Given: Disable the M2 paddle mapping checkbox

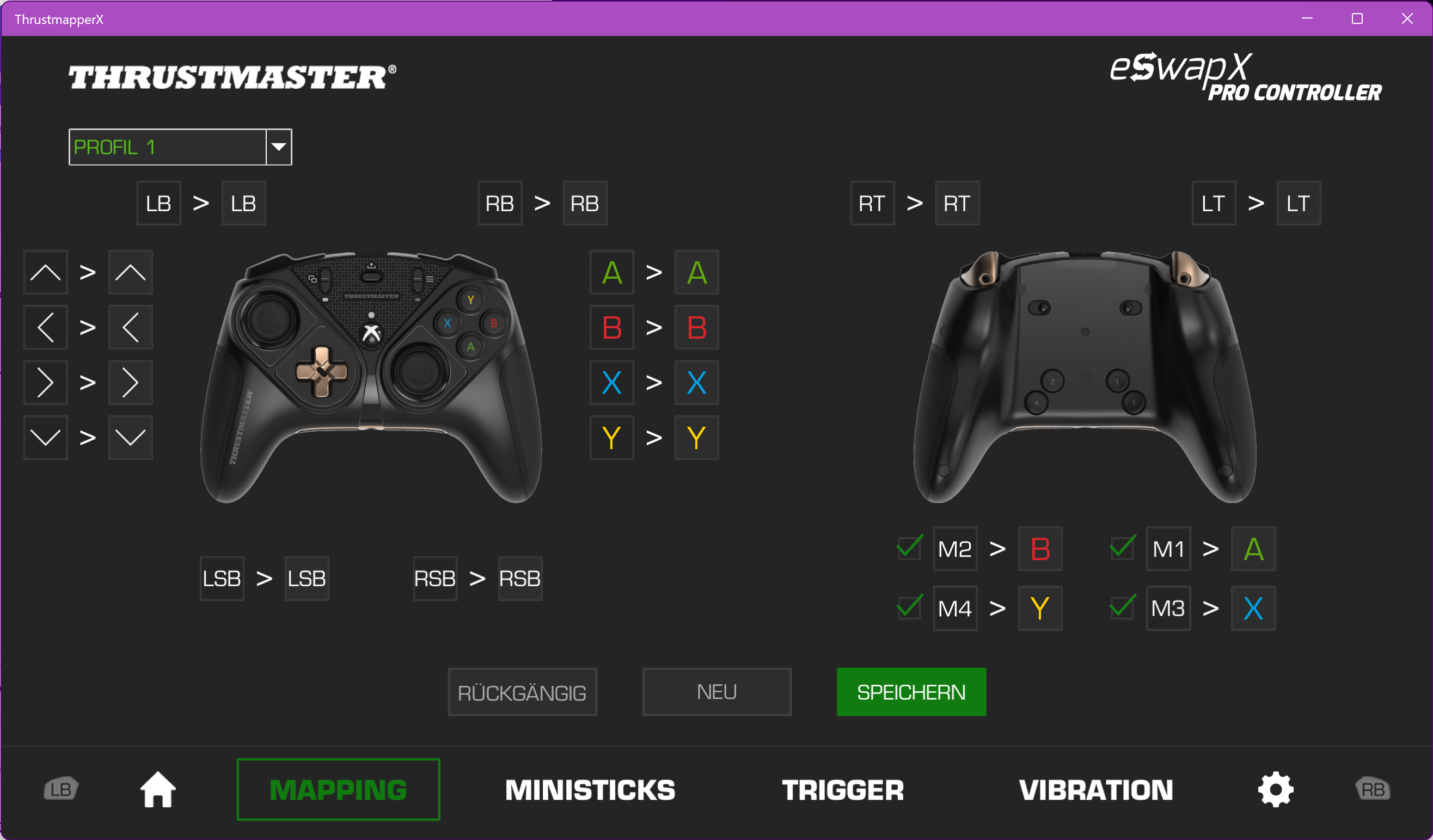Looking at the screenshot, I should pos(908,549).
